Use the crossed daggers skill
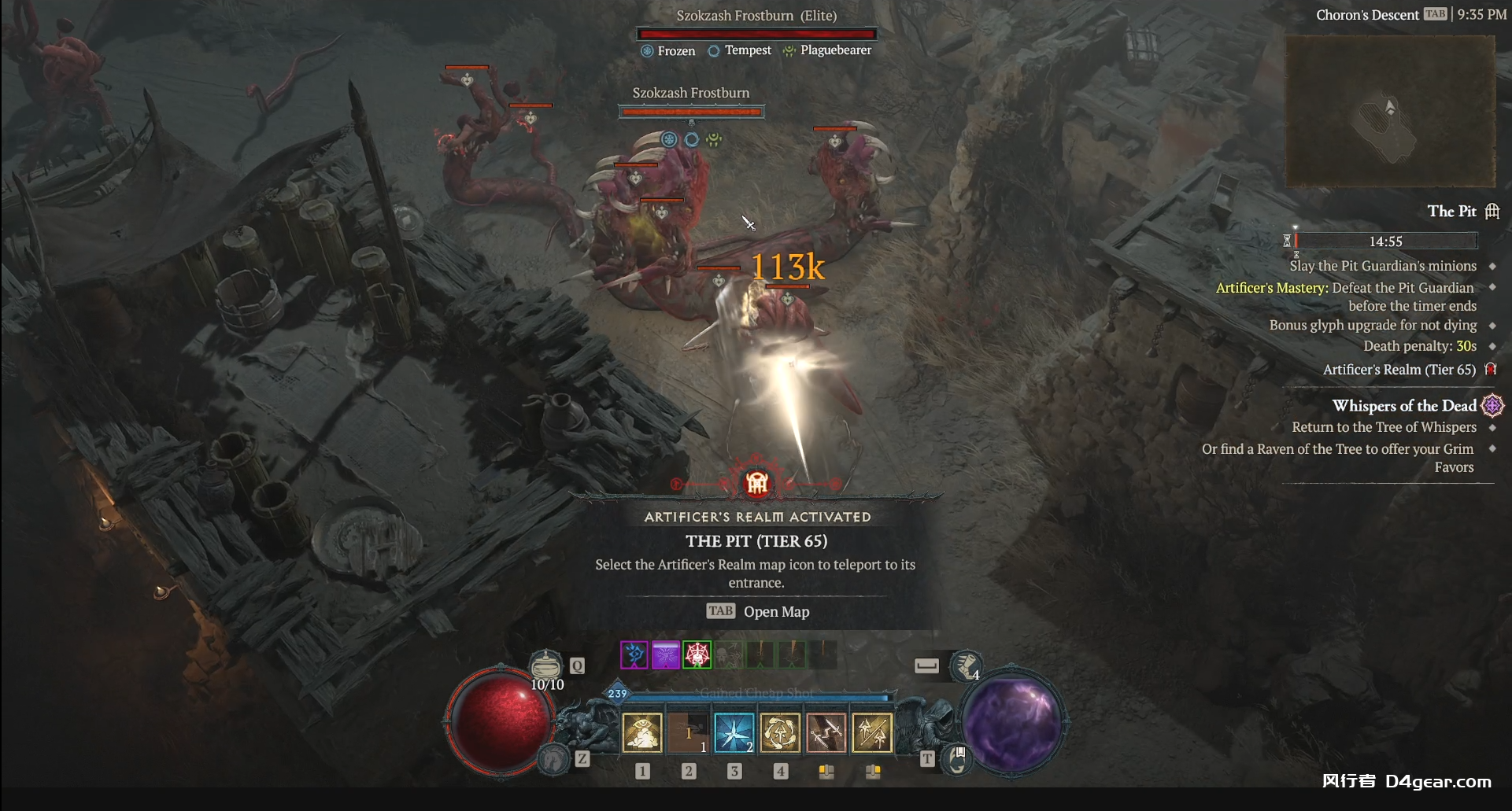The height and width of the screenshot is (811, 1512). pos(826,732)
